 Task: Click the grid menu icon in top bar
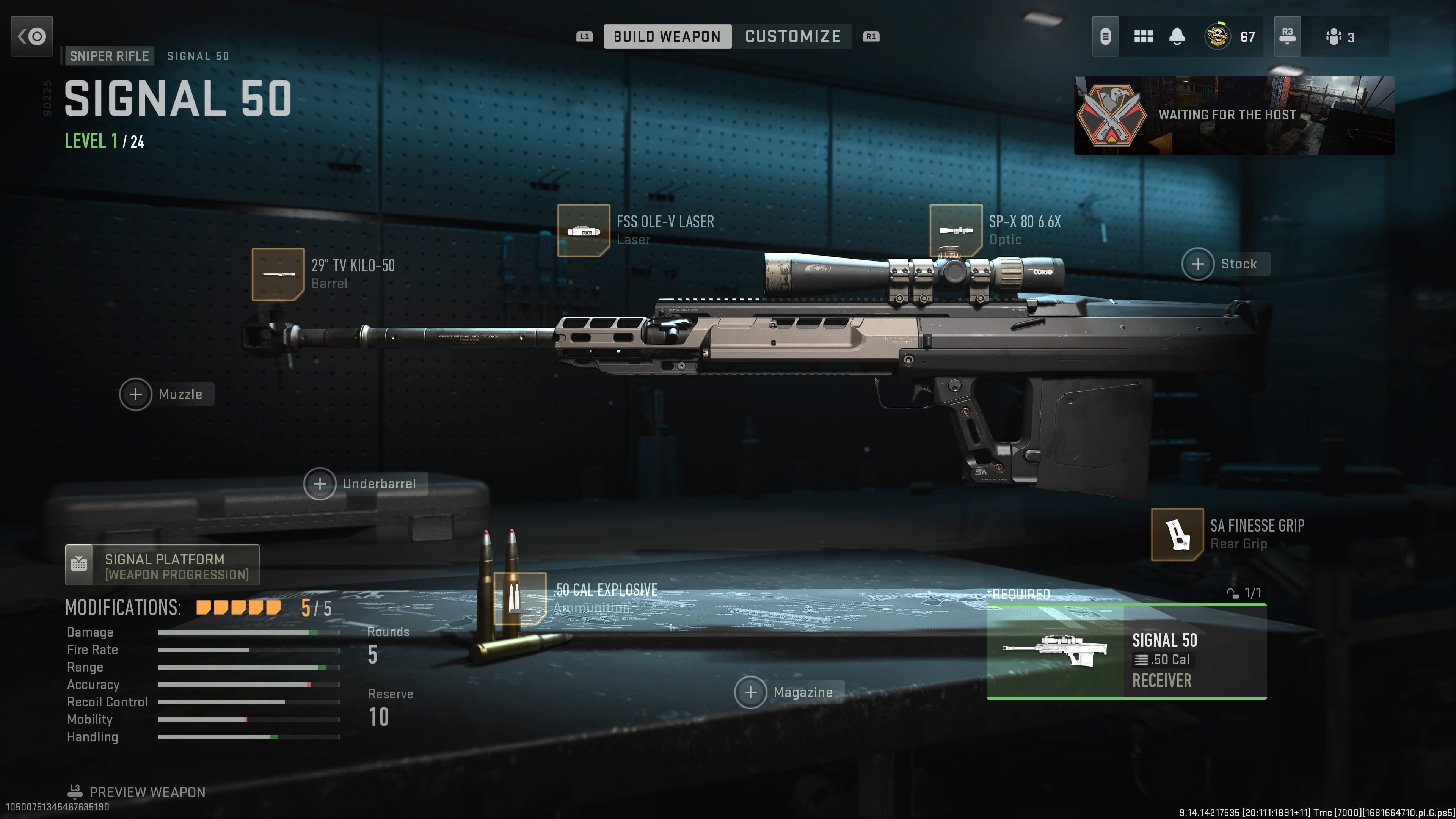point(1143,36)
